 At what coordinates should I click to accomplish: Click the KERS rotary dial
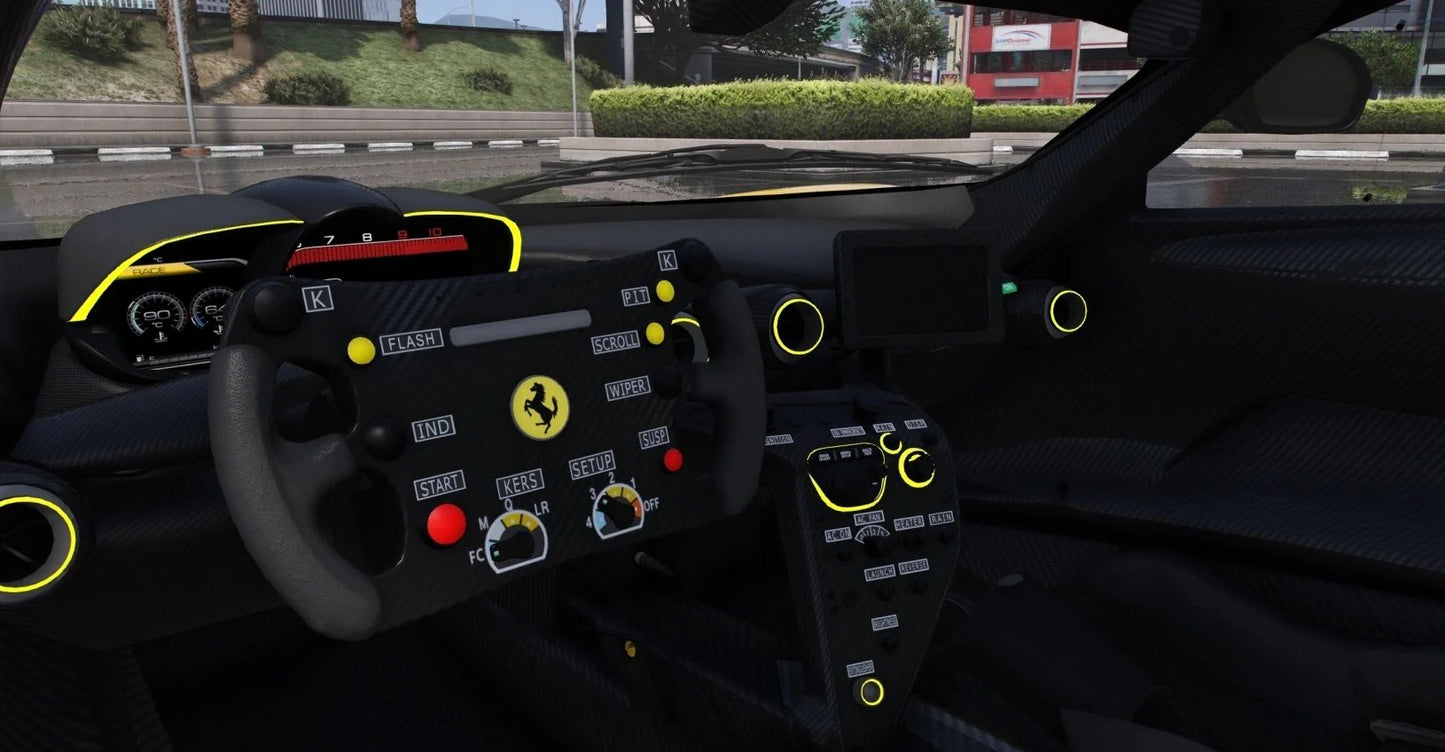pyautogui.click(x=516, y=540)
